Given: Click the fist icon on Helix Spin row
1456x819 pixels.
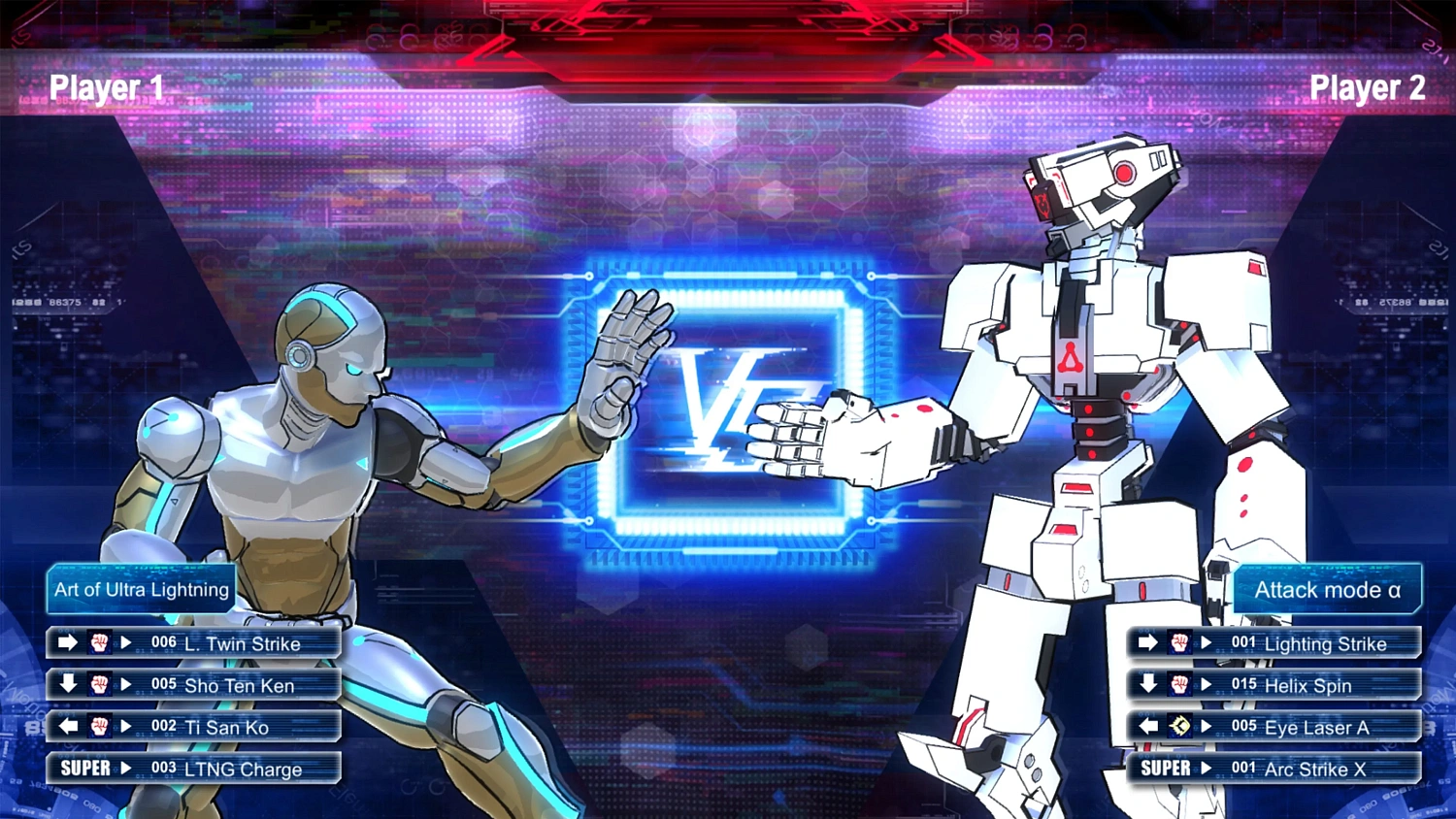Looking at the screenshot, I should click(x=1178, y=685).
